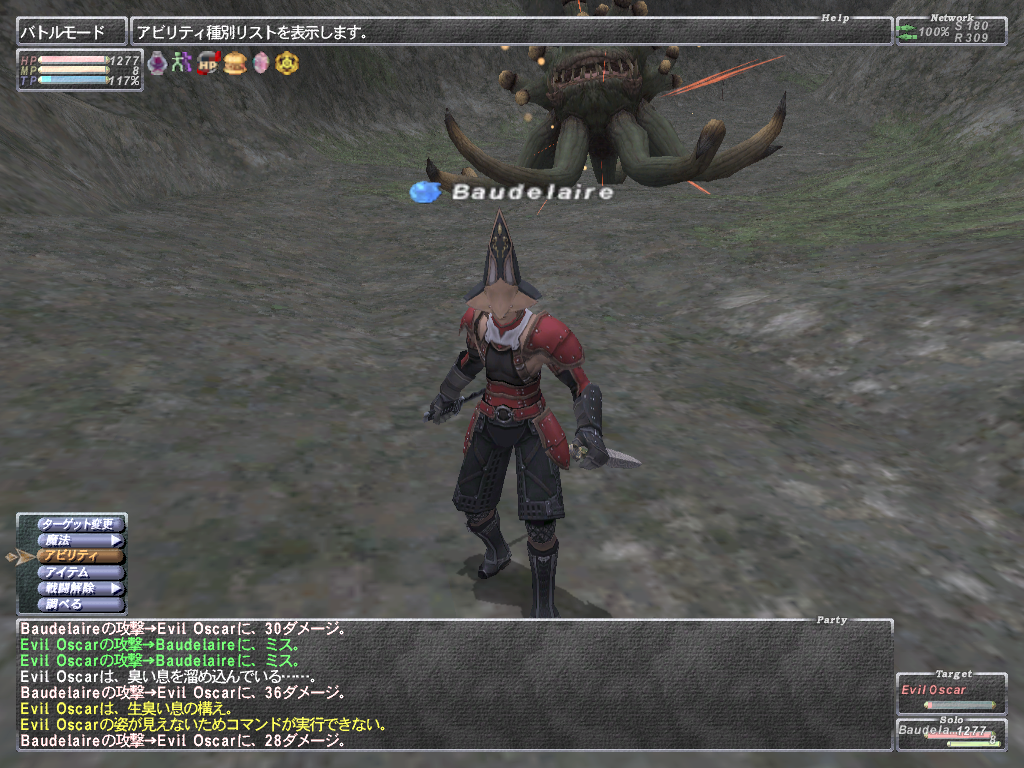The height and width of the screenshot is (768, 1024).
Task: Click the battle chat log window
Action: click(455, 685)
